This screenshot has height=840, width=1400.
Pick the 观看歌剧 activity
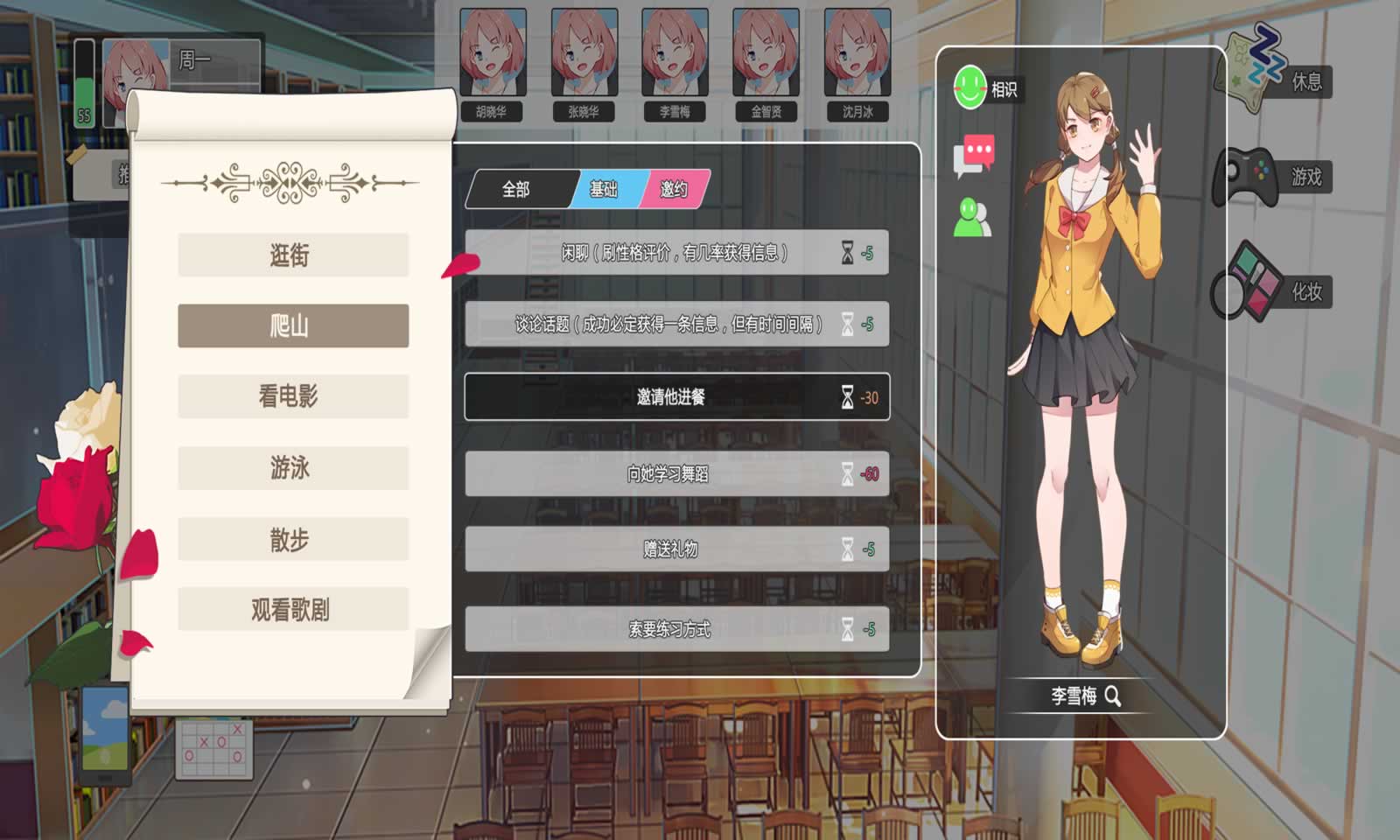[292, 611]
